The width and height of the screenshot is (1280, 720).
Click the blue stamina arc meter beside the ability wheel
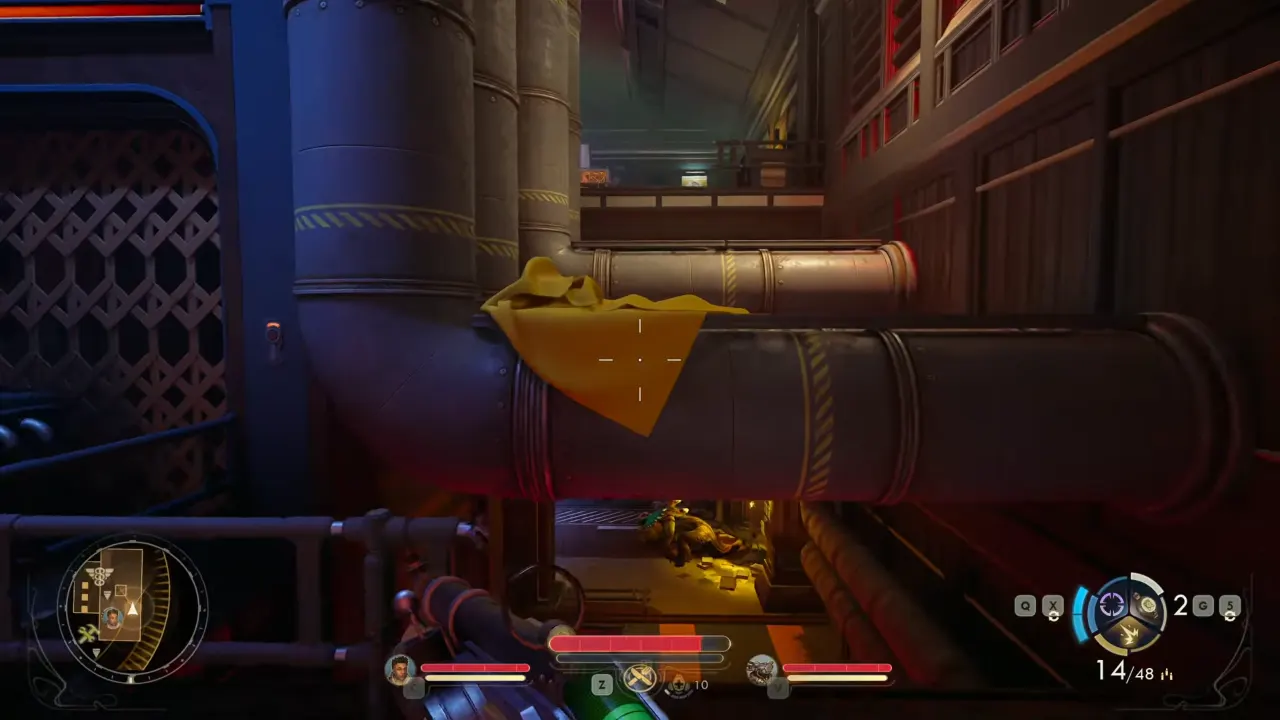click(1080, 613)
